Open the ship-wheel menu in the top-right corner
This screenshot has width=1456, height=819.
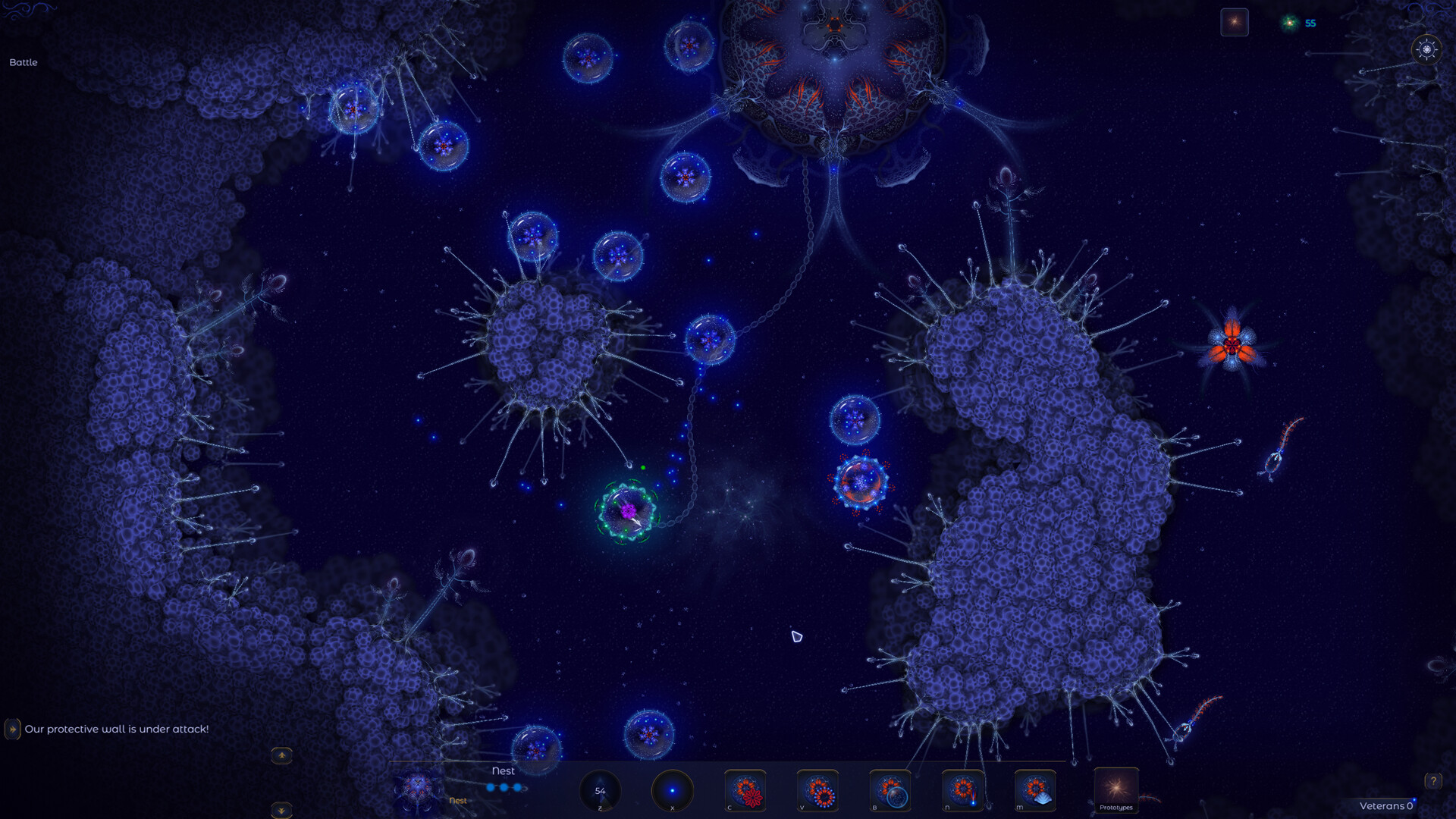1426,50
